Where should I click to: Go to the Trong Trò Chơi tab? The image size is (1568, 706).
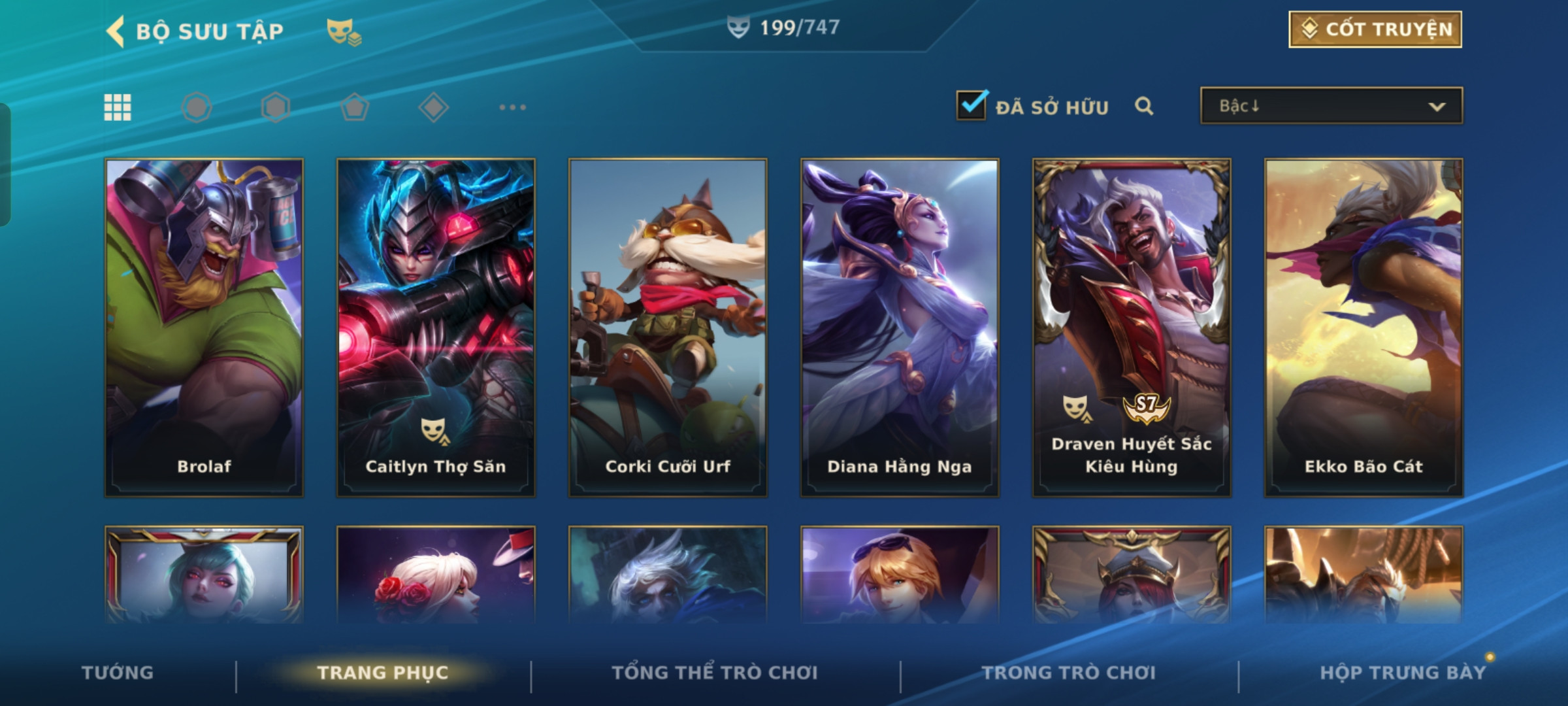click(x=1069, y=673)
